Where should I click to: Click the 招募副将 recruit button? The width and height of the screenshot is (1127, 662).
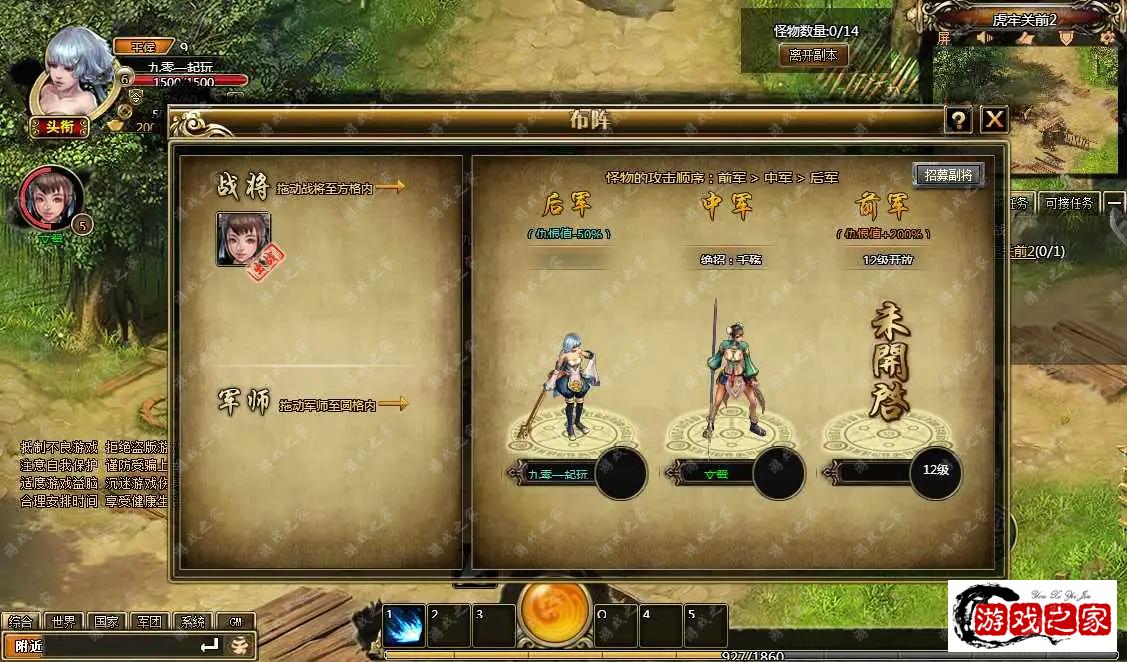(949, 175)
